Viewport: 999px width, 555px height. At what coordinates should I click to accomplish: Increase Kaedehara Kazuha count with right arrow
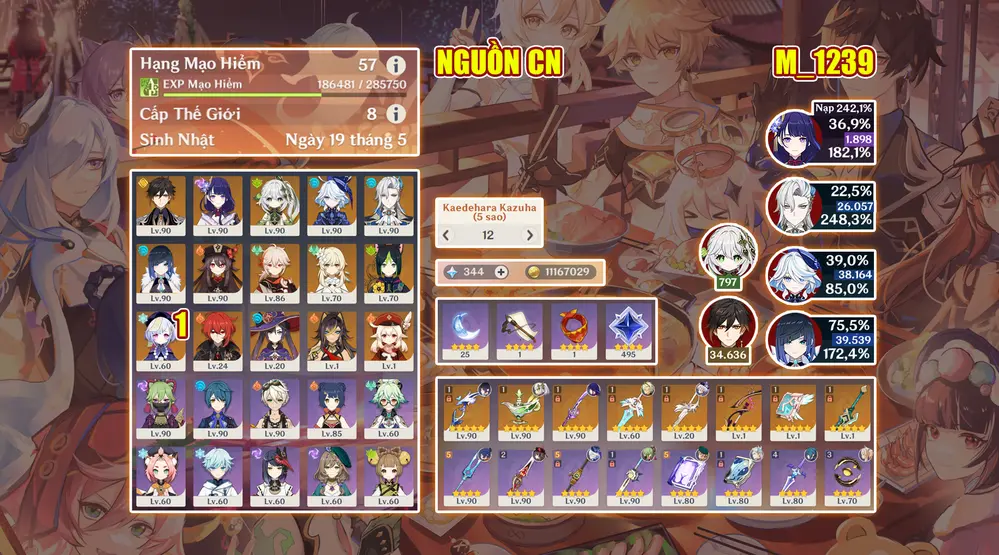click(529, 236)
